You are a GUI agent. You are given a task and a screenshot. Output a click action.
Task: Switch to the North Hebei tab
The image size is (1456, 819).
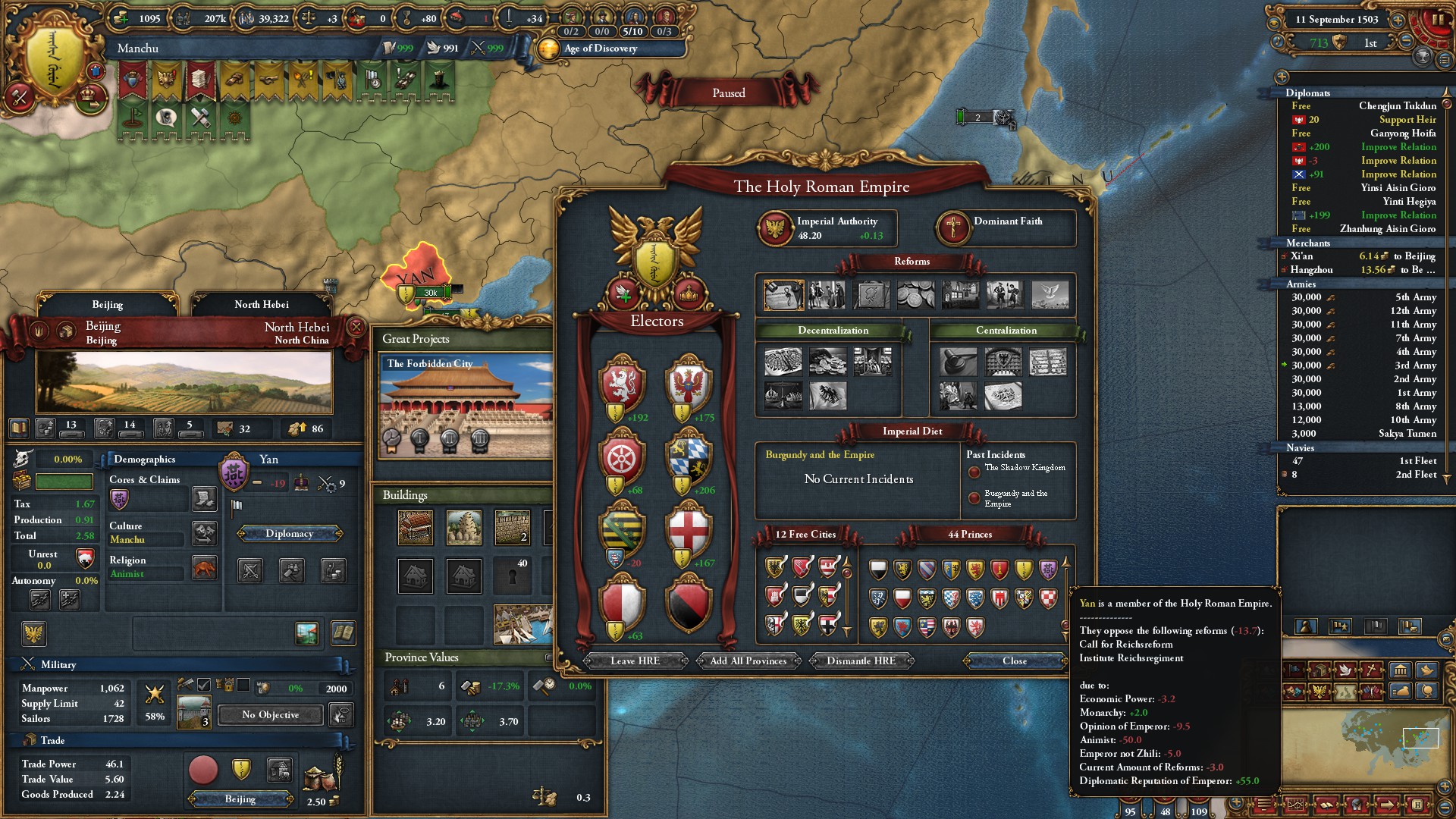[262, 304]
